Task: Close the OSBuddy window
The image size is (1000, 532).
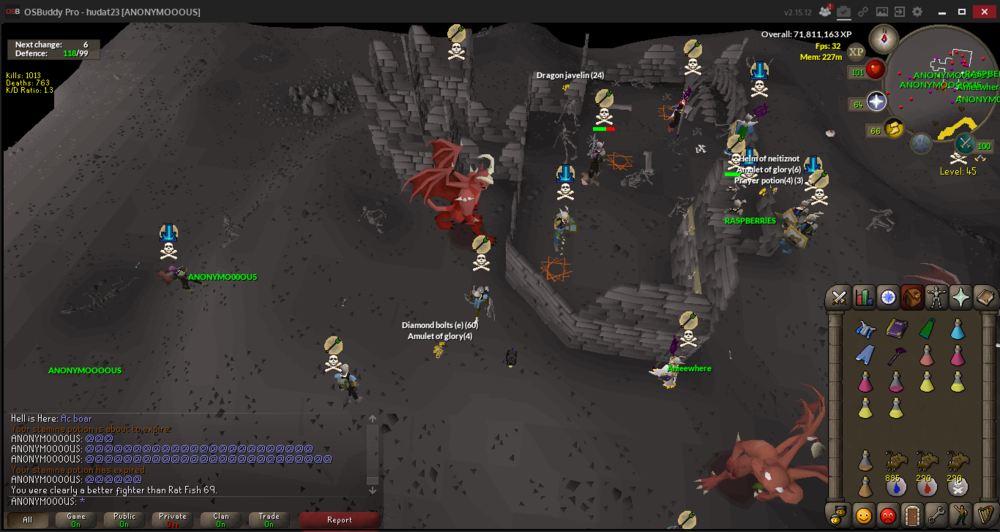Action: pyautogui.click(x=984, y=11)
